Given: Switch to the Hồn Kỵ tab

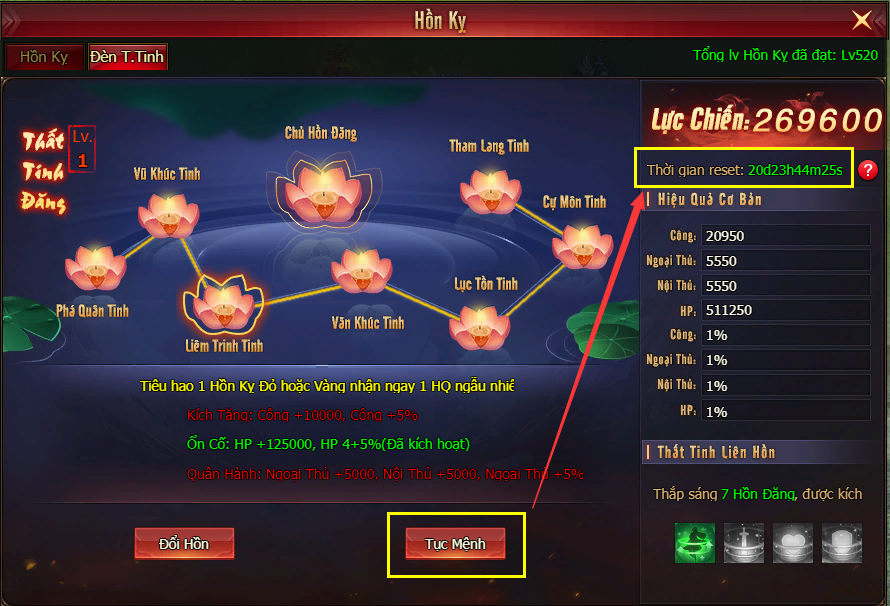Looking at the screenshot, I should [x=45, y=57].
